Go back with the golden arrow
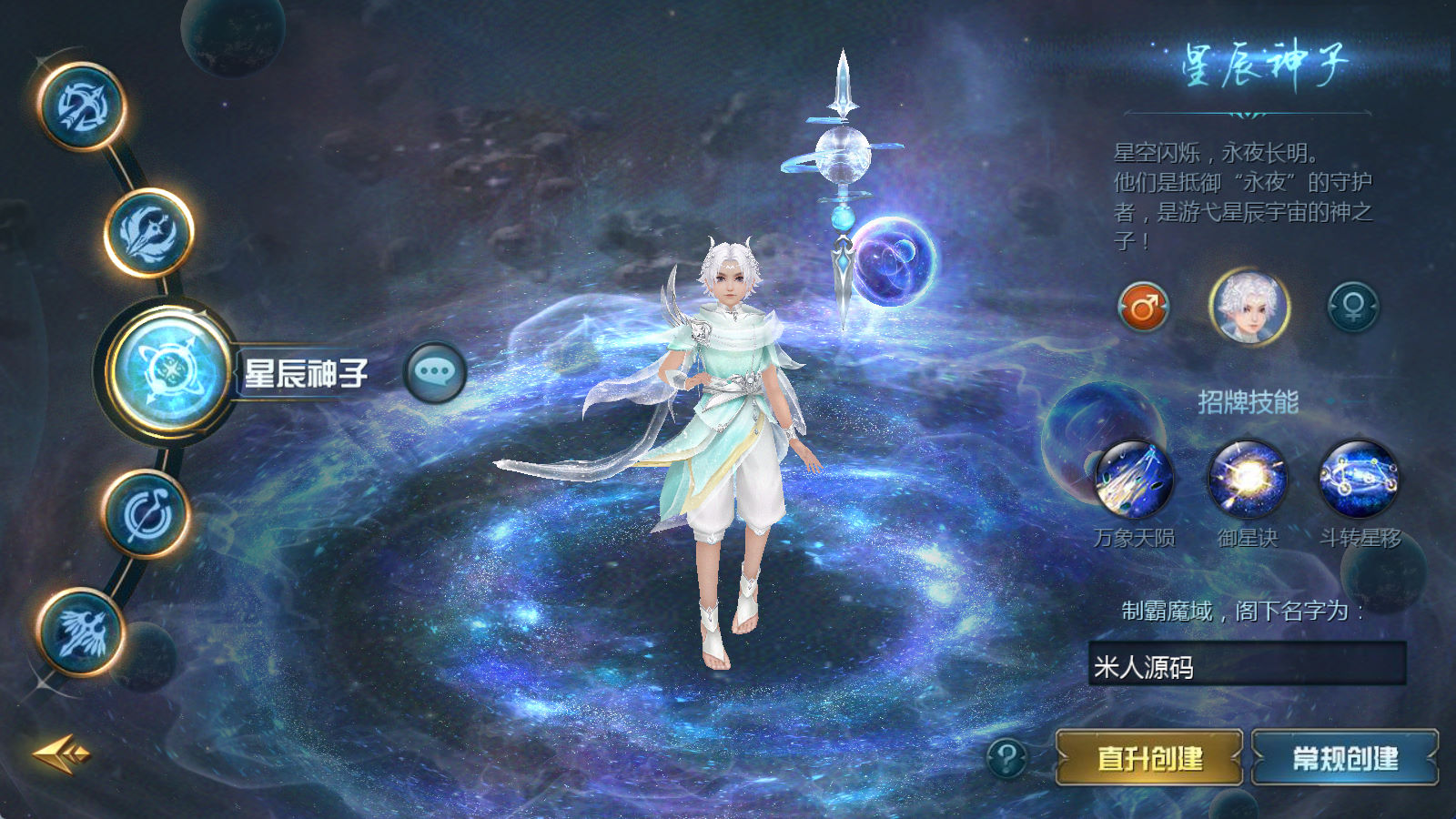The image size is (1456, 819). [61, 753]
